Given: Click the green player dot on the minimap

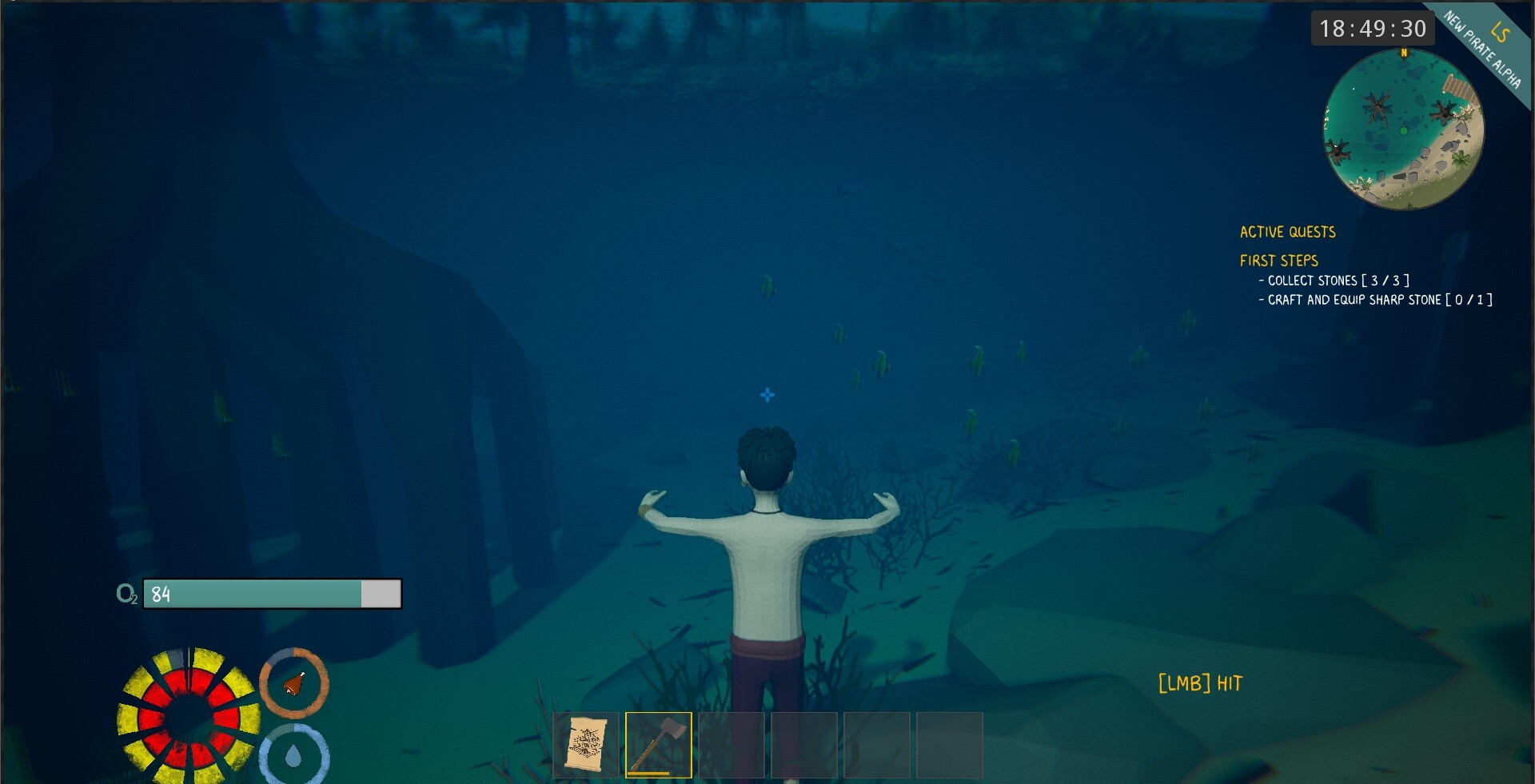Looking at the screenshot, I should [x=1405, y=129].
